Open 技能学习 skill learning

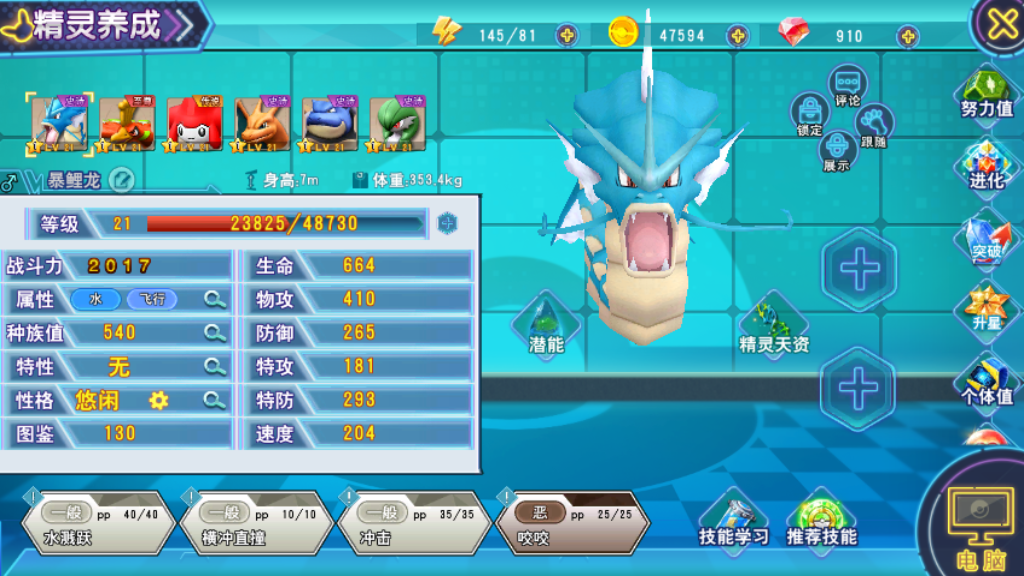734,520
